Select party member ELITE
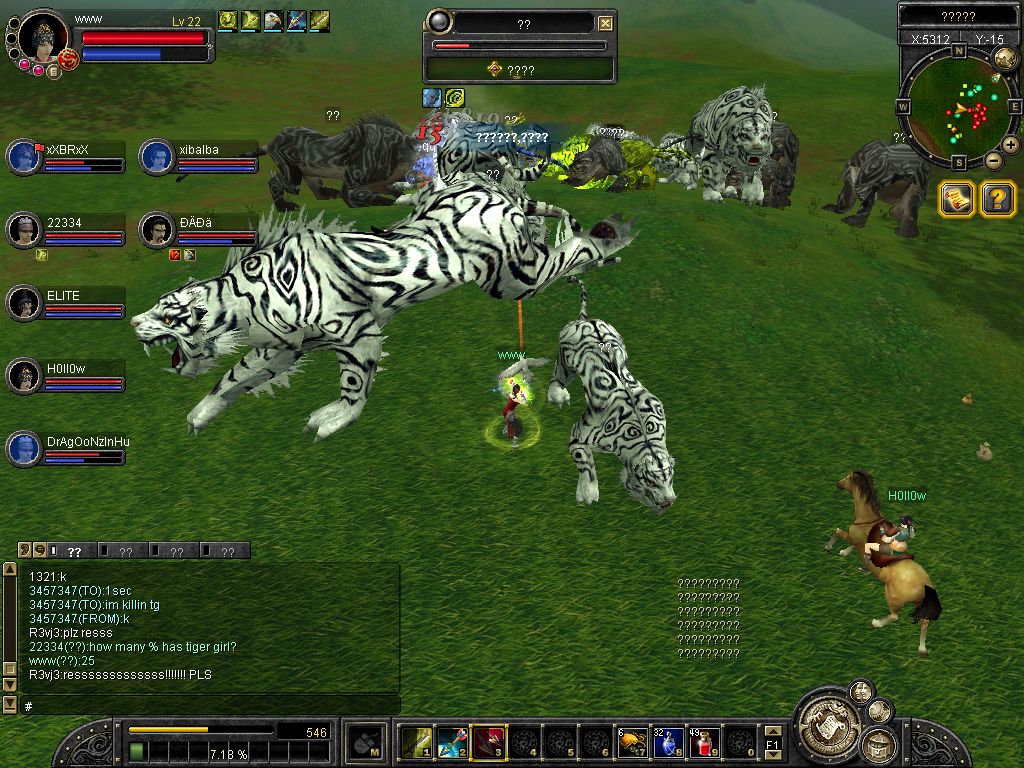1024x768 pixels. (x=22, y=303)
